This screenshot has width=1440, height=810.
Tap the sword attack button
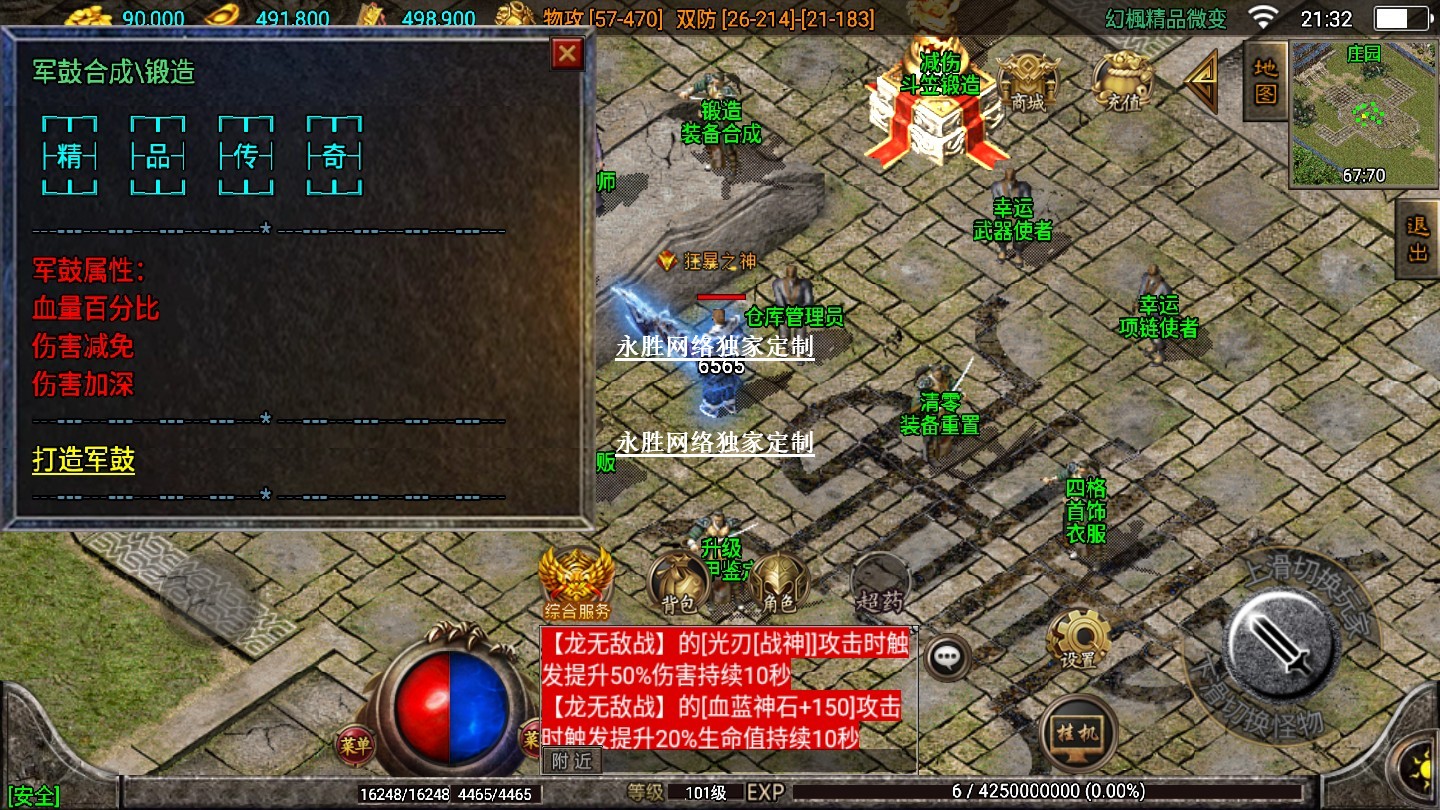[1283, 638]
